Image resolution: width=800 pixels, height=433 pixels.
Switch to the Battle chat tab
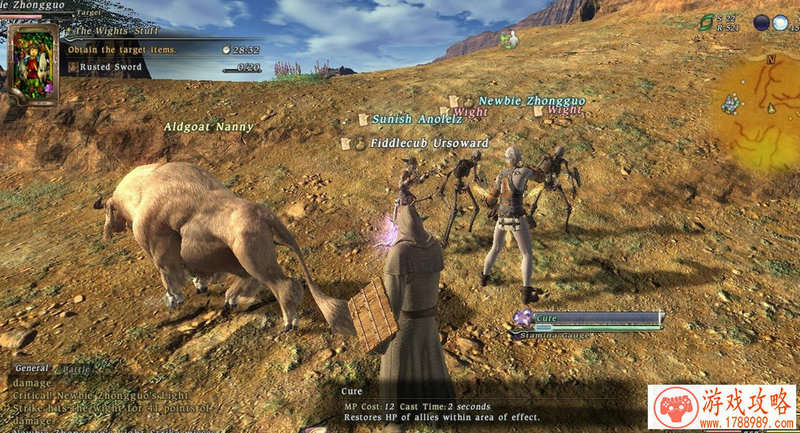pos(76,369)
